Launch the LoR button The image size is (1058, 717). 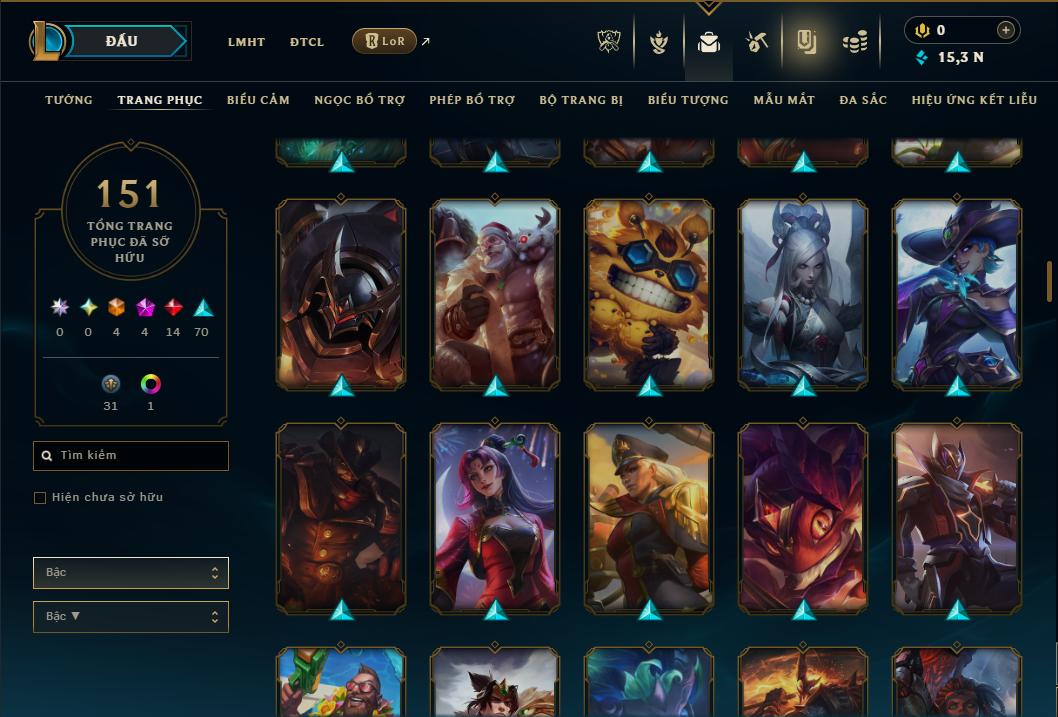pyautogui.click(x=384, y=41)
